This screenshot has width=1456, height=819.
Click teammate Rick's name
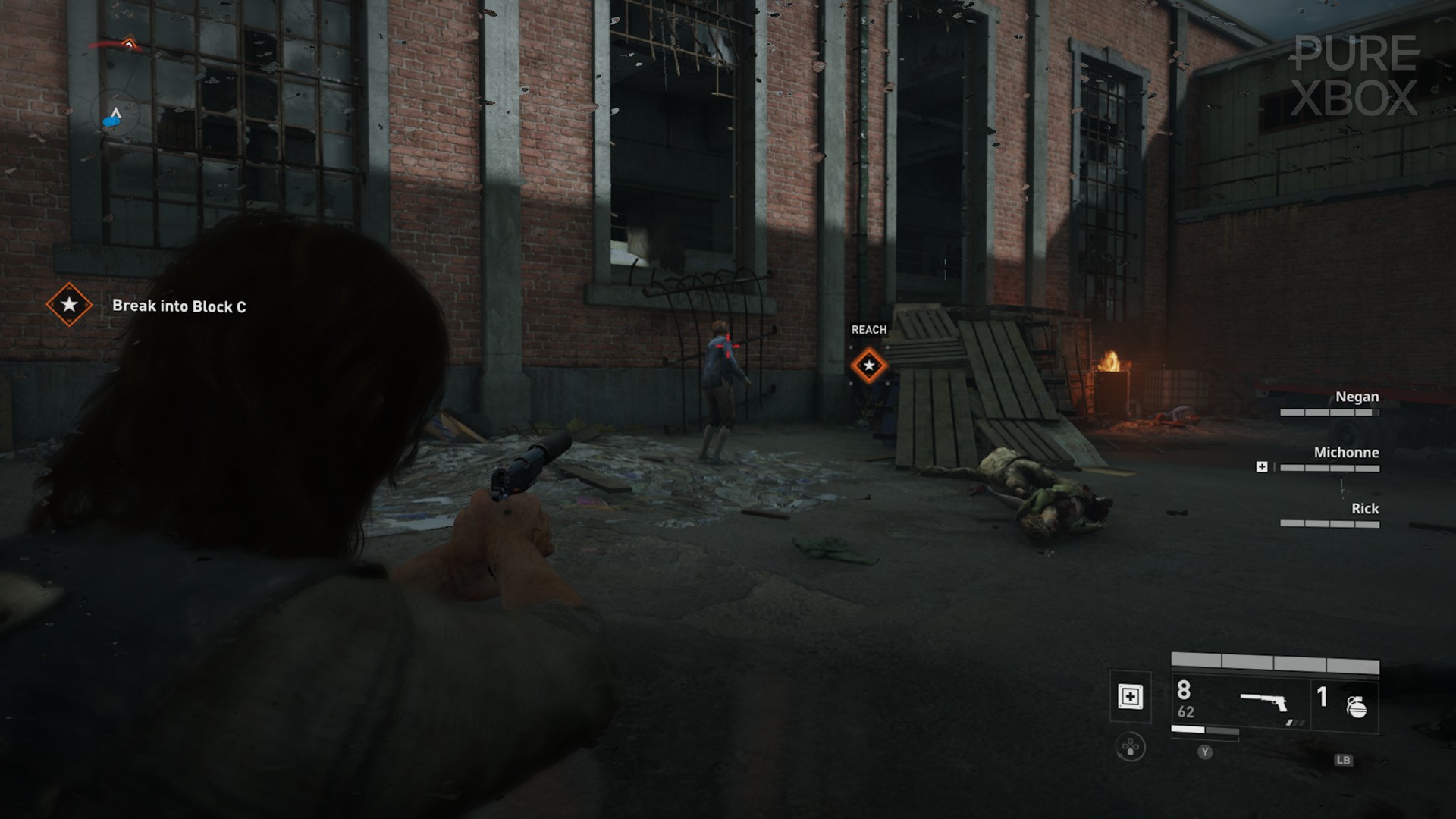click(x=1364, y=509)
